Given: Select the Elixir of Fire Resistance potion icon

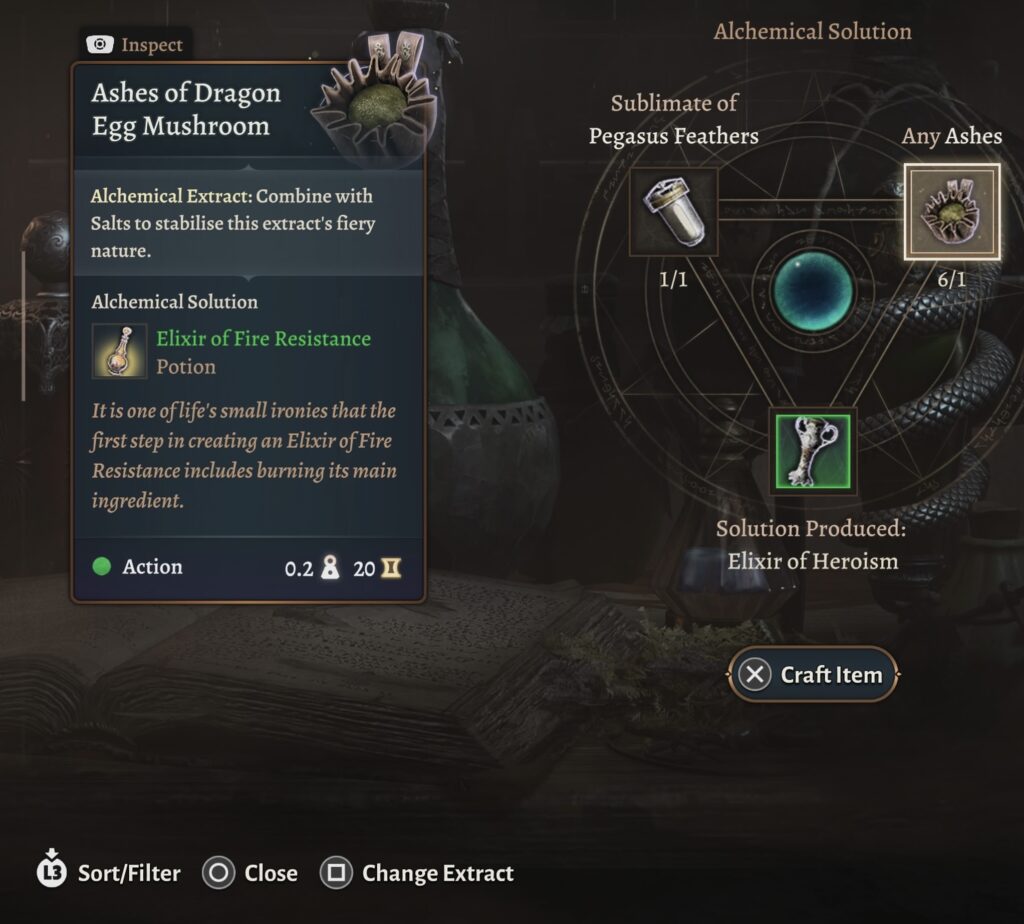Looking at the screenshot, I should click(120, 352).
